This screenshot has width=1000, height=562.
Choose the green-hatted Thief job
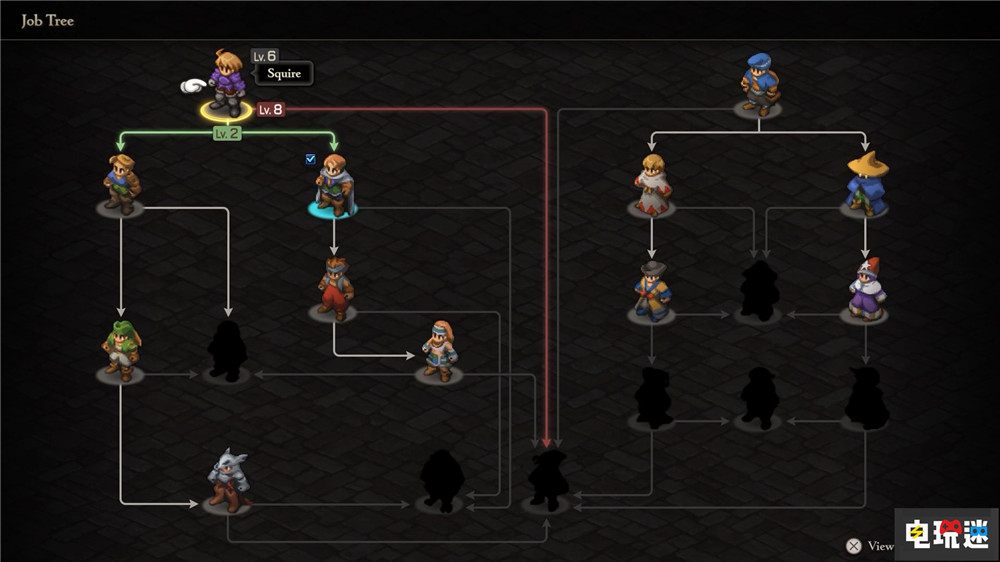click(x=121, y=350)
